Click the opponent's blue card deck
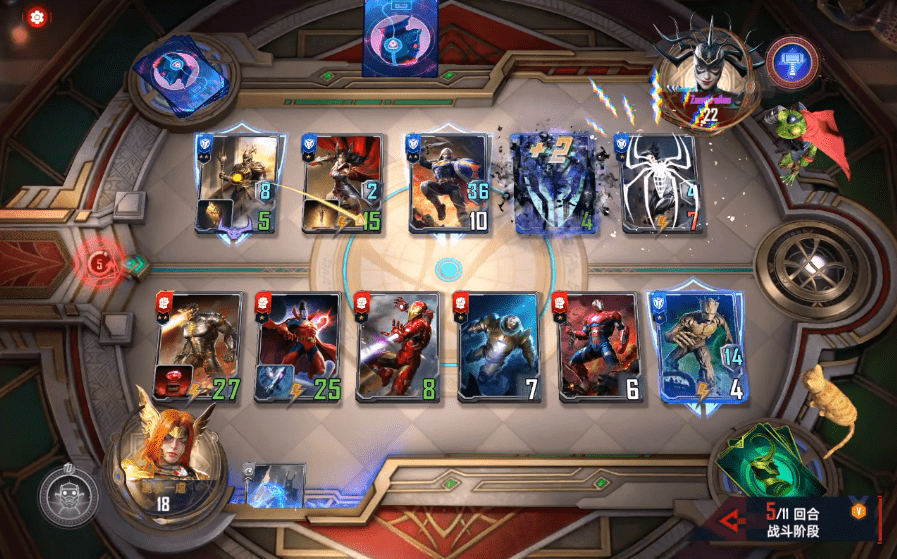Image resolution: width=897 pixels, height=559 pixels. click(x=190, y=77)
